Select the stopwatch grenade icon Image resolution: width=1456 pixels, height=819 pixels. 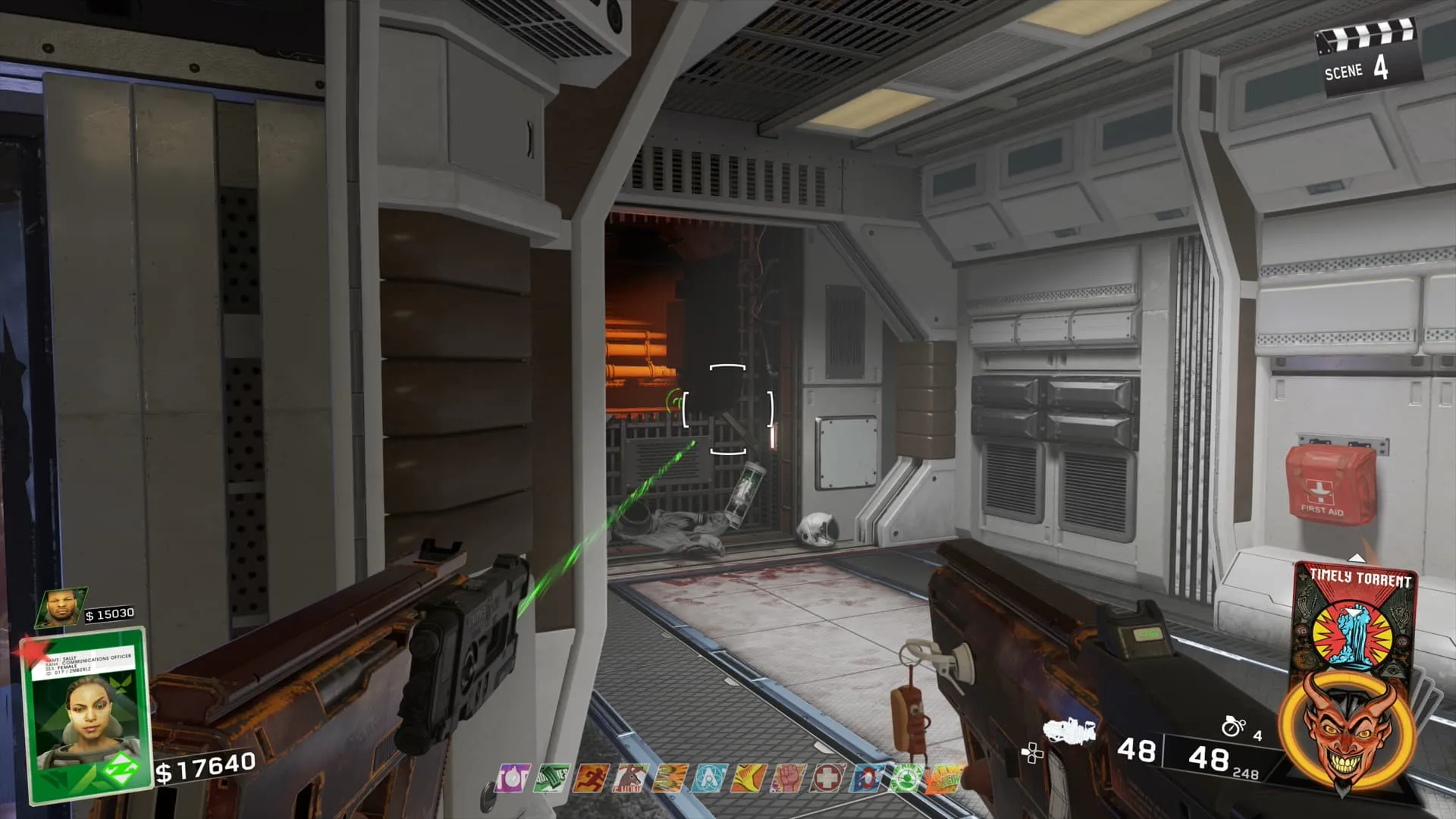[1233, 726]
